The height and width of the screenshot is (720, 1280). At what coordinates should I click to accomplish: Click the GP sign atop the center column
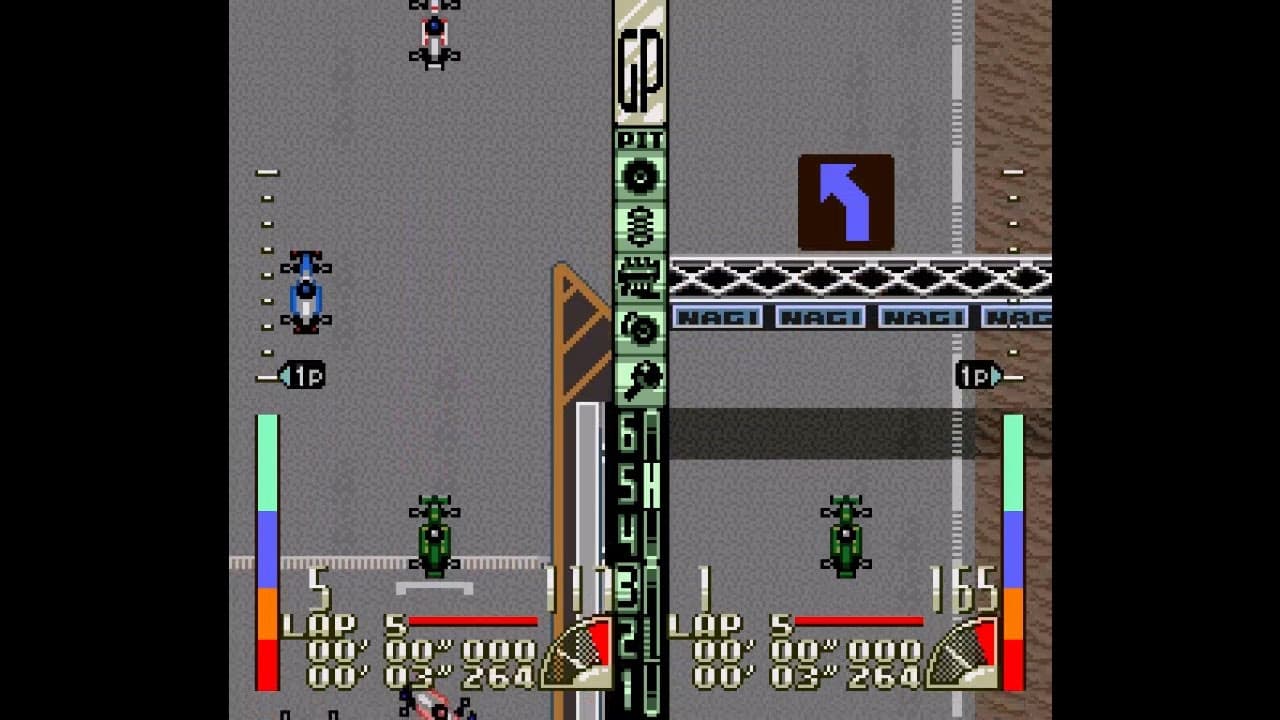[x=643, y=70]
